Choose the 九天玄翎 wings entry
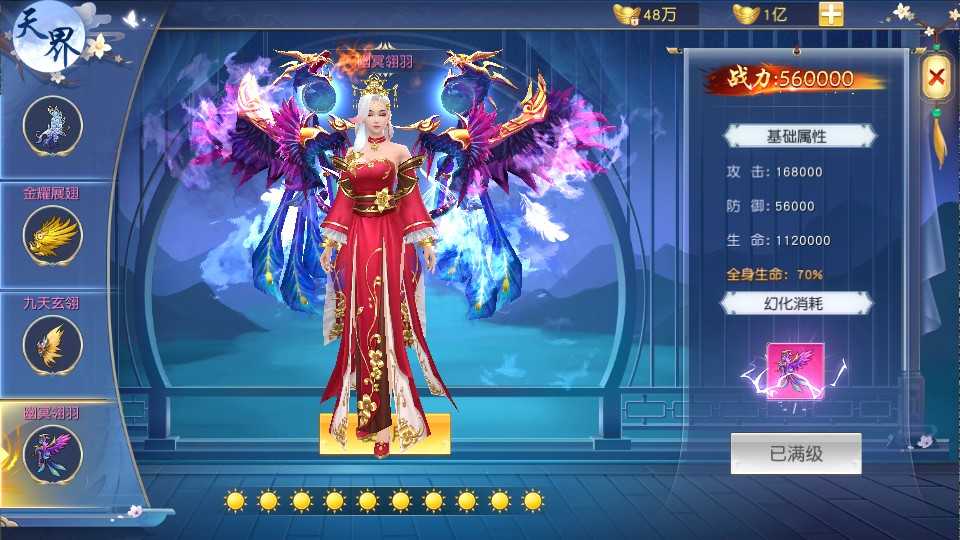The width and height of the screenshot is (960, 540). pyautogui.click(x=52, y=344)
